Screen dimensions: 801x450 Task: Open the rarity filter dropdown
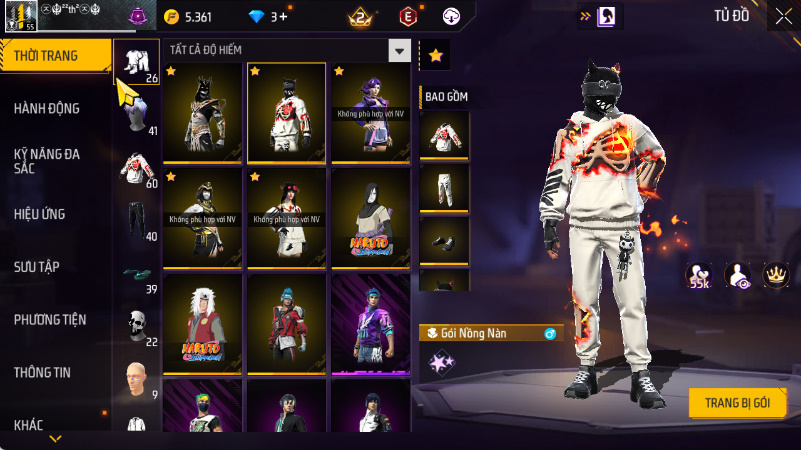pos(400,50)
